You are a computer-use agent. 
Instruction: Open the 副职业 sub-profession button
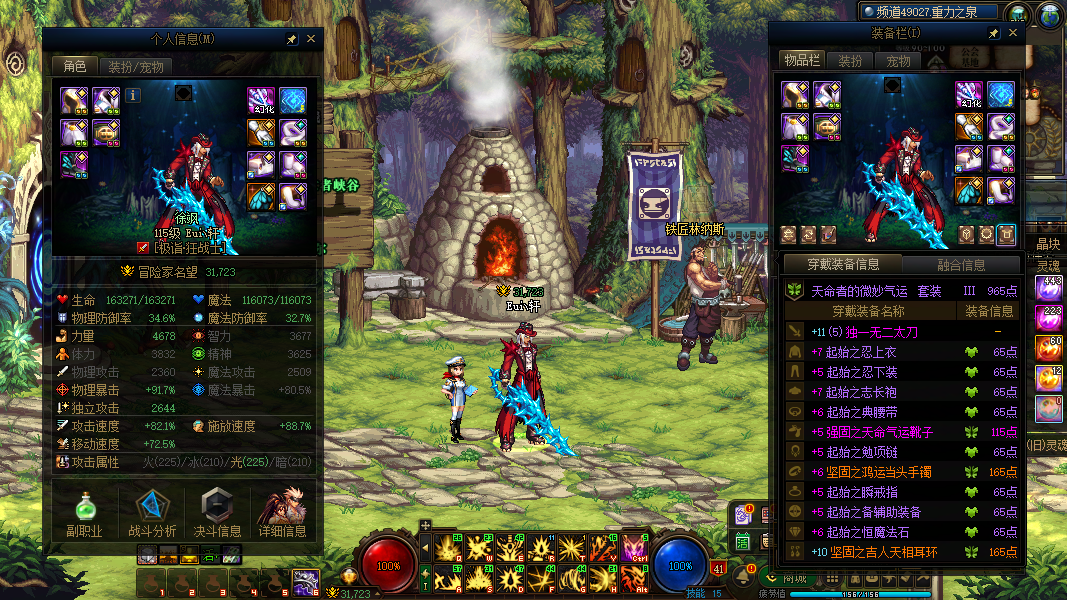[84, 511]
